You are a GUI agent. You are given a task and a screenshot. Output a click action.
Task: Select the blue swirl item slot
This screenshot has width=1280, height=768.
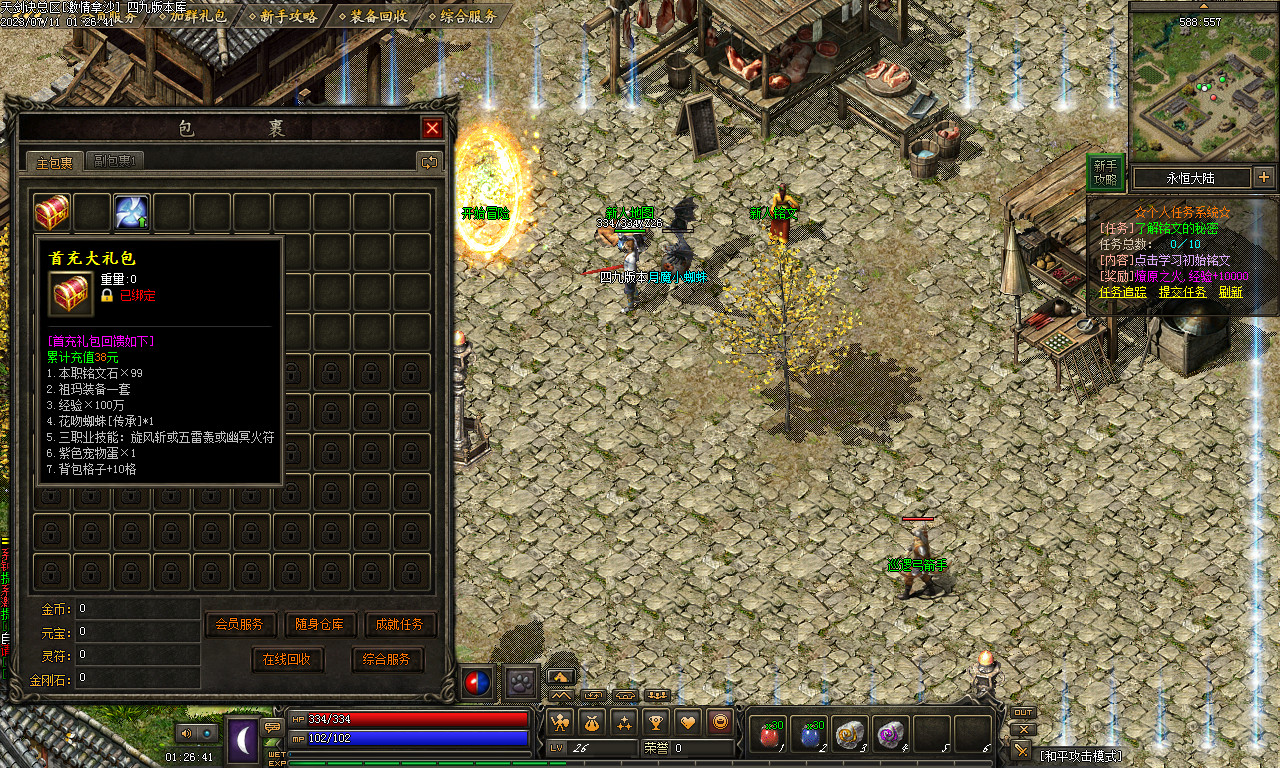(x=131, y=212)
